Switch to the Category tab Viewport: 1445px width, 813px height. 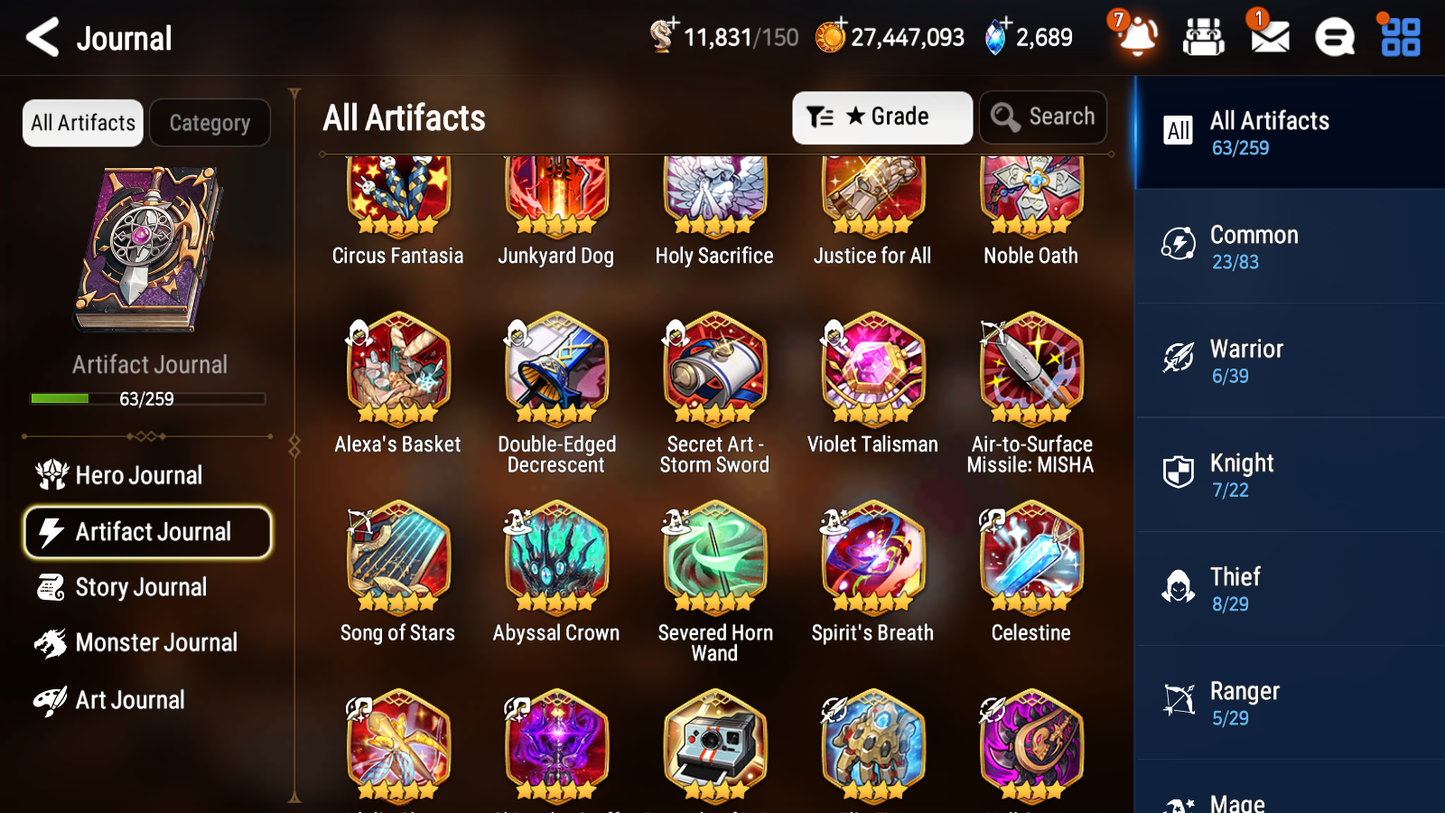(210, 122)
